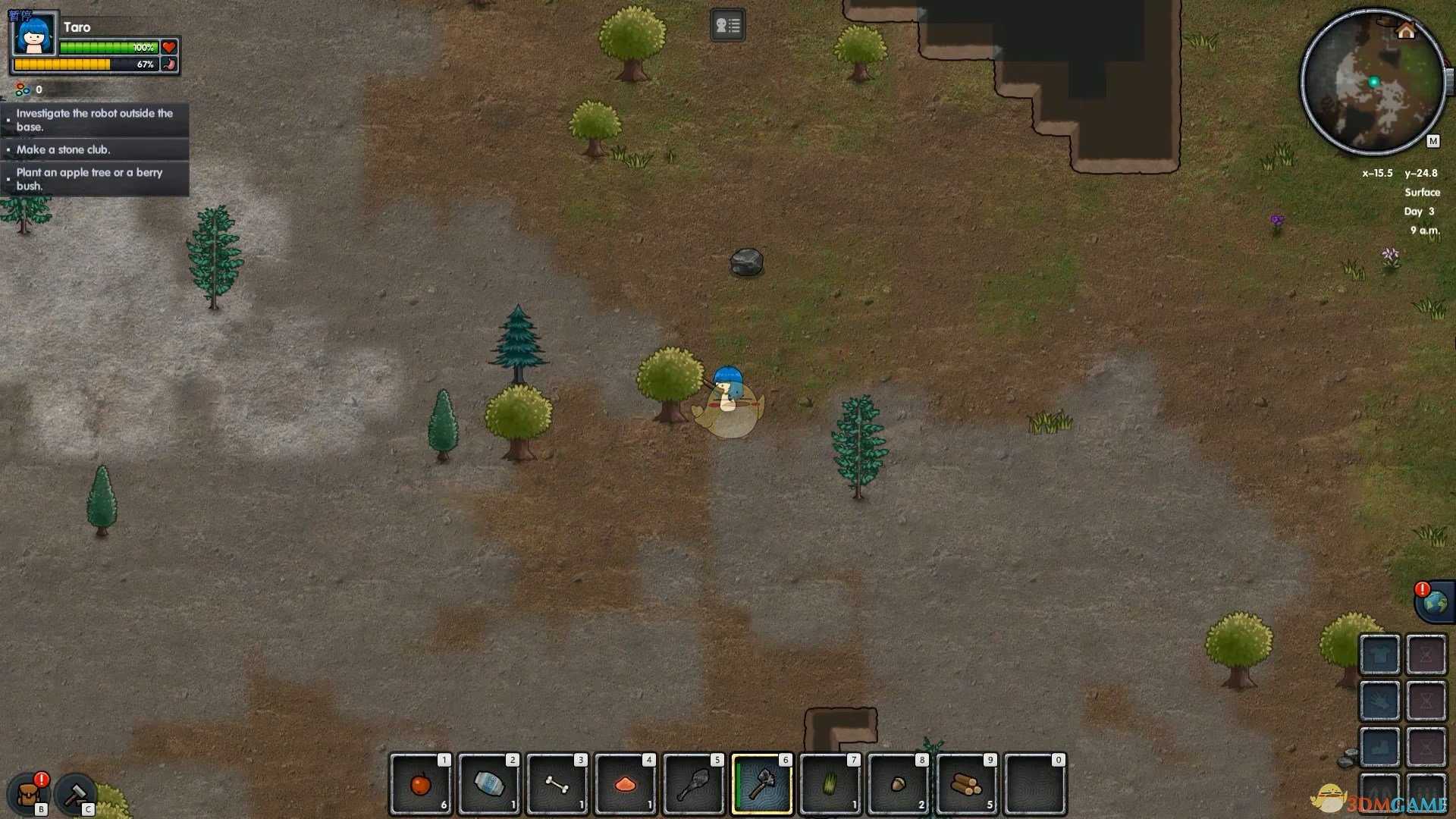Image resolution: width=1456 pixels, height=819 pixels.
Task: Choose the bone in the hotbar
Action: tap(557, 784)
